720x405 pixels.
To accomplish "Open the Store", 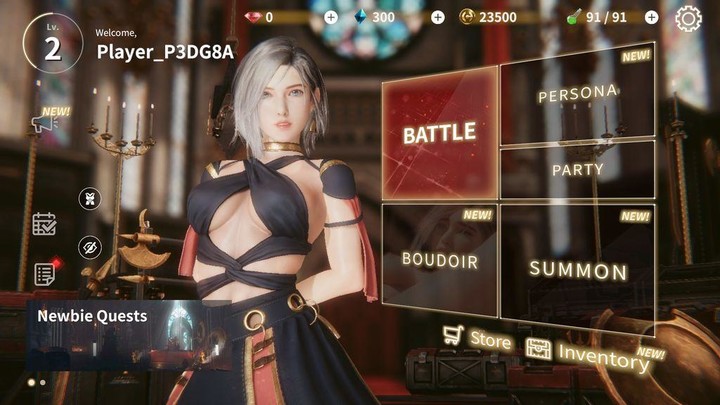I will [478, 339].
